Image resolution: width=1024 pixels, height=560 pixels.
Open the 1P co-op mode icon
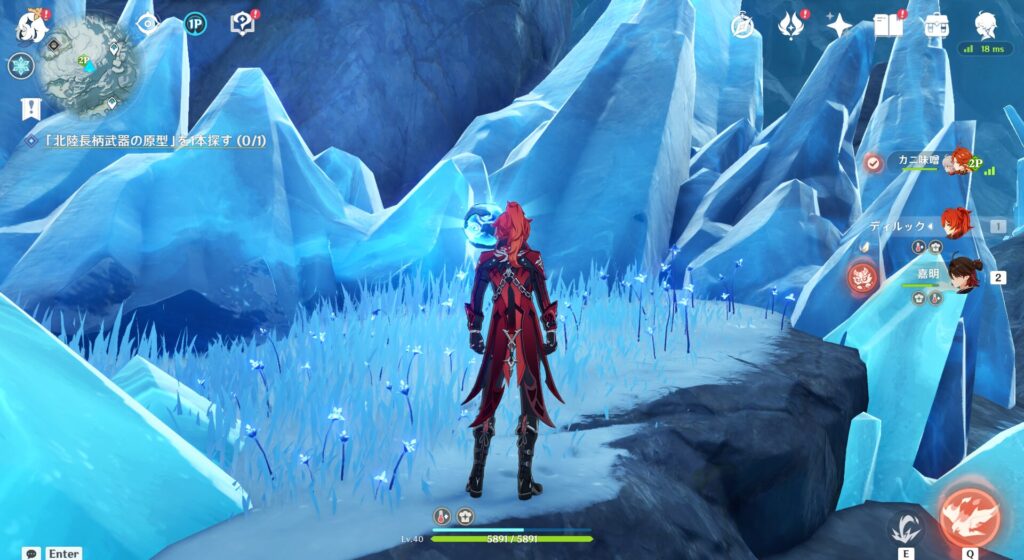click(x=195, y=24)
